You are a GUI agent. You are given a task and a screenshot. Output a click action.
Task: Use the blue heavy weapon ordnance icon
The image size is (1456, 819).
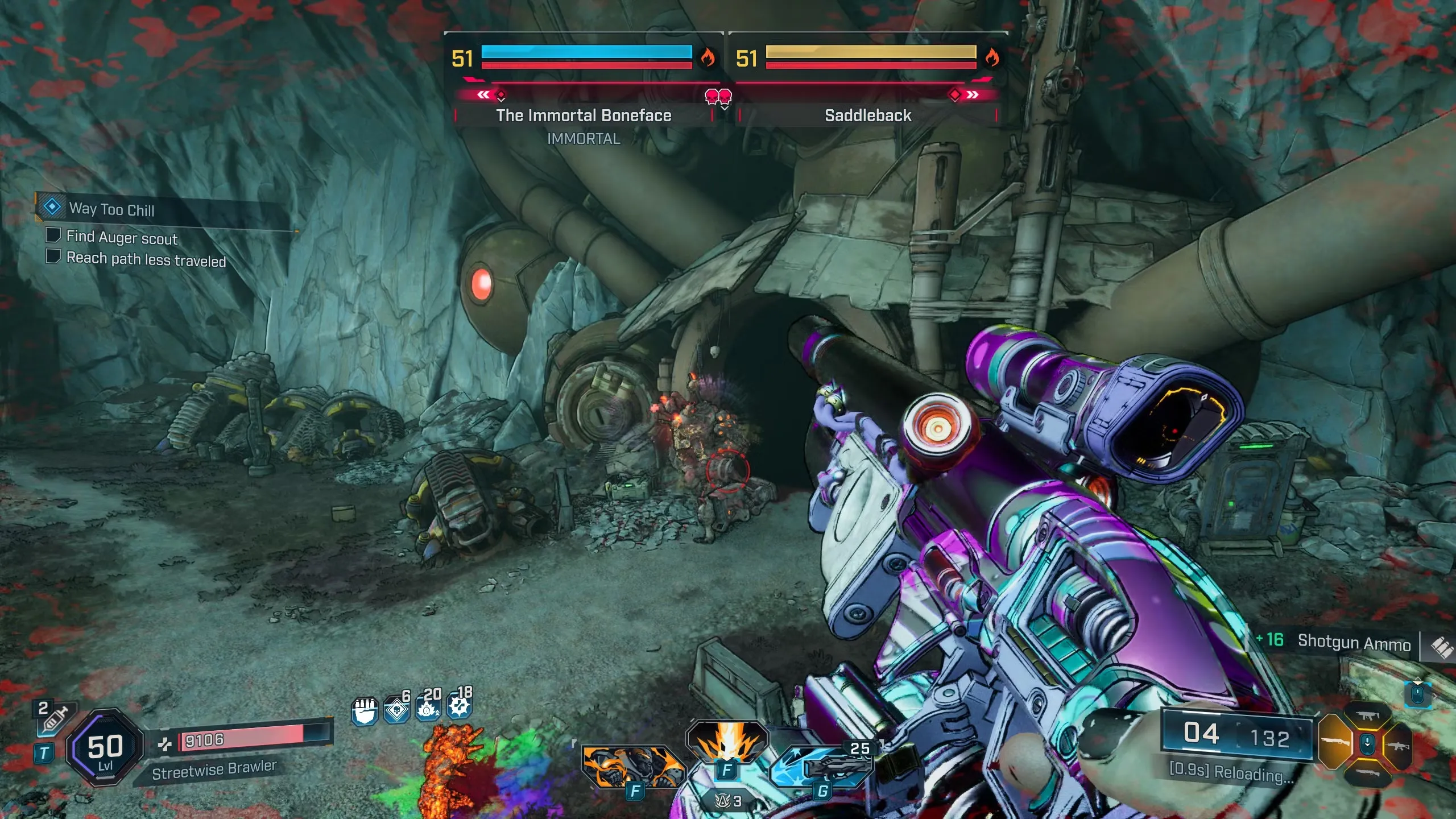pyautogui.click(x=822, y=767)
